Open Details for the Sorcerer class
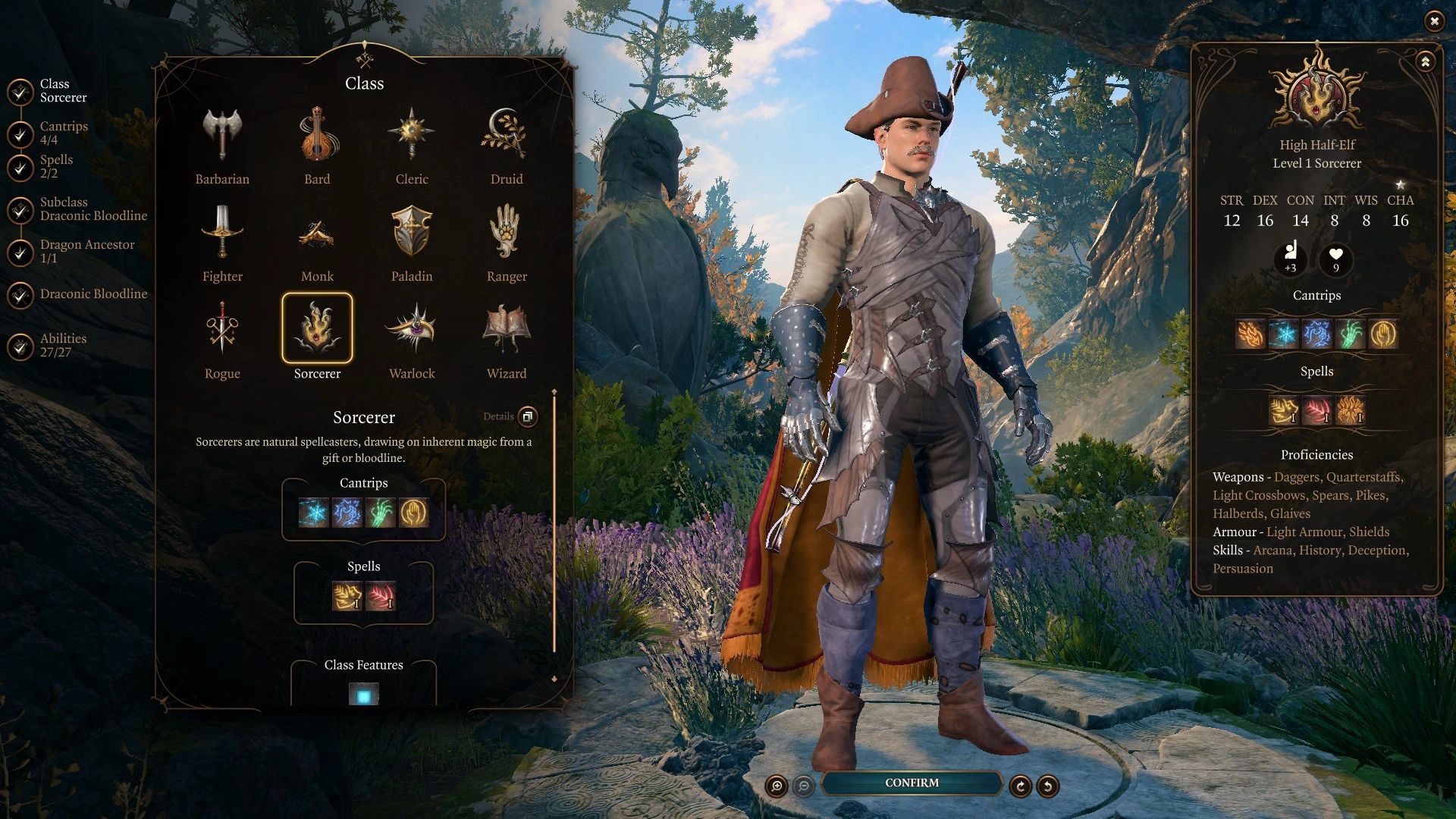Image resolution: width=1456 pixels, height=819 pixels. tap(528, 417)
